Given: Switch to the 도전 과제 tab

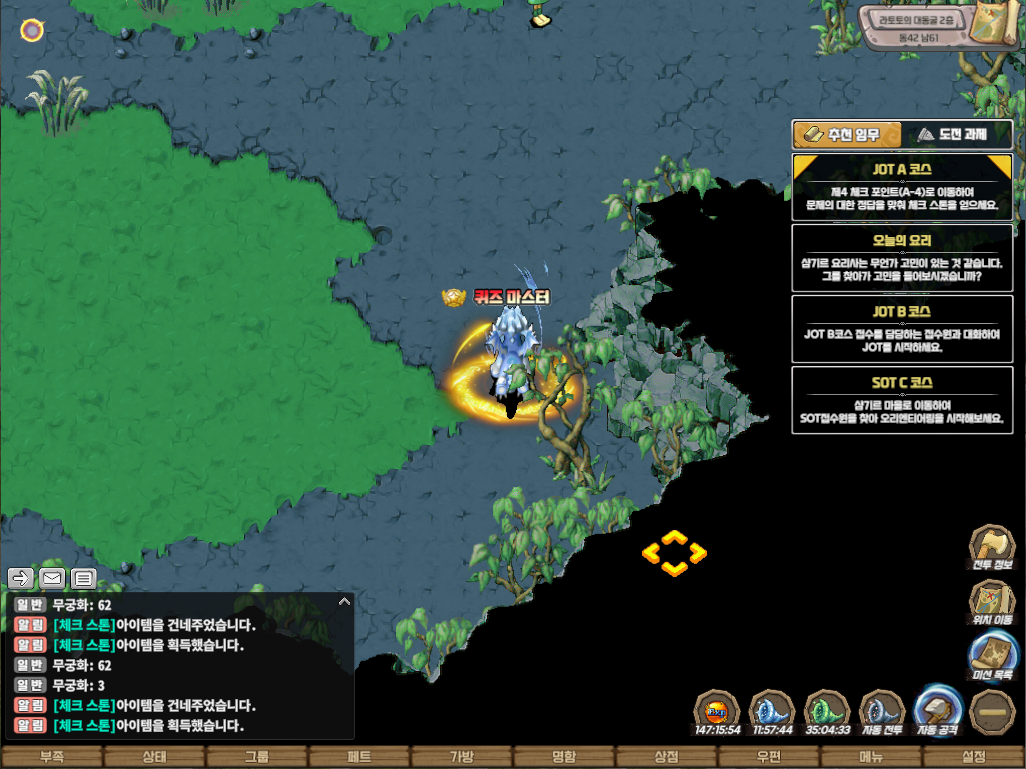Looking at the screenshot, I should [x=957, y=134].
